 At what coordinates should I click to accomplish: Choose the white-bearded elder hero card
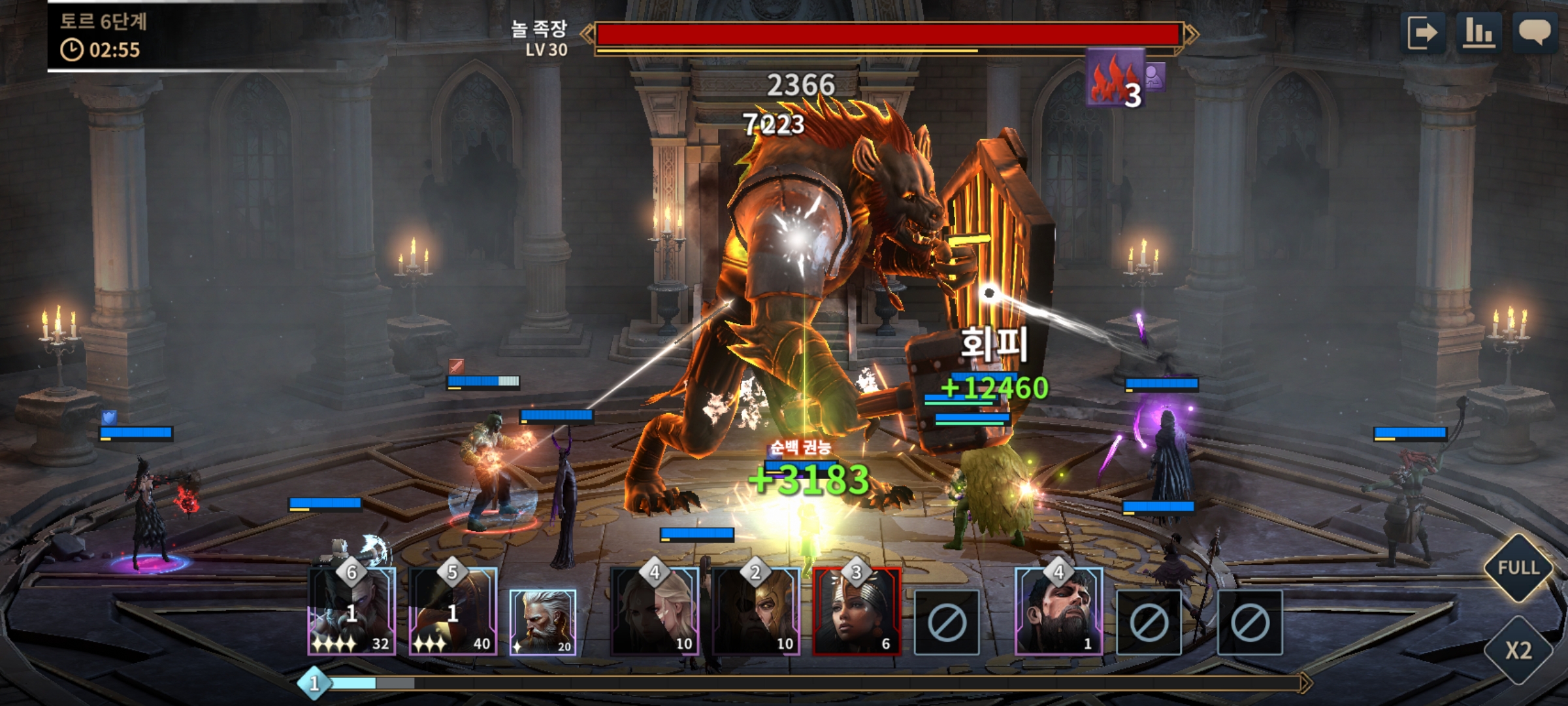pos(543,622)
